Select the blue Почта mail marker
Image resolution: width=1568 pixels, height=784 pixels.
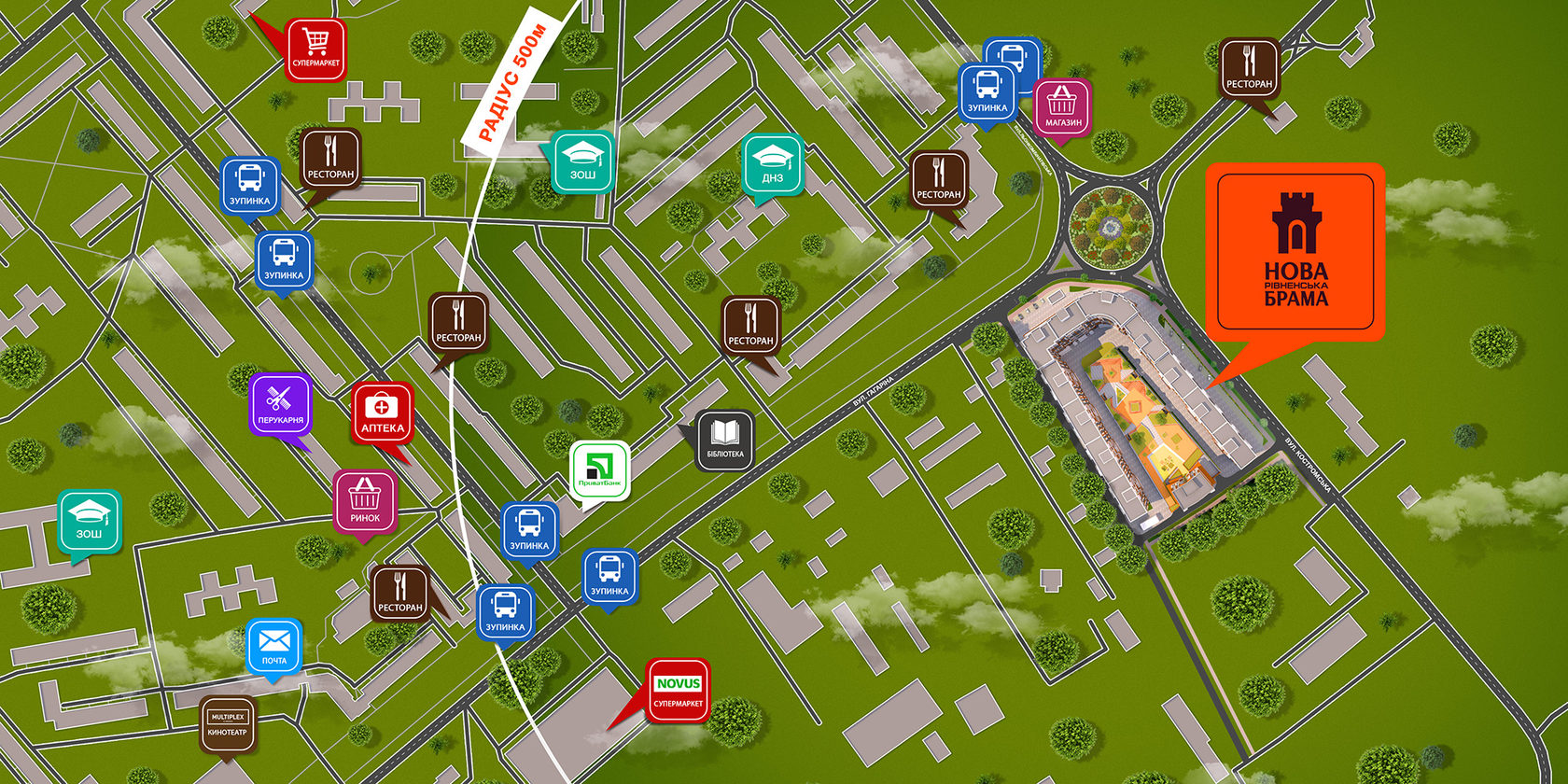point(274,647)
